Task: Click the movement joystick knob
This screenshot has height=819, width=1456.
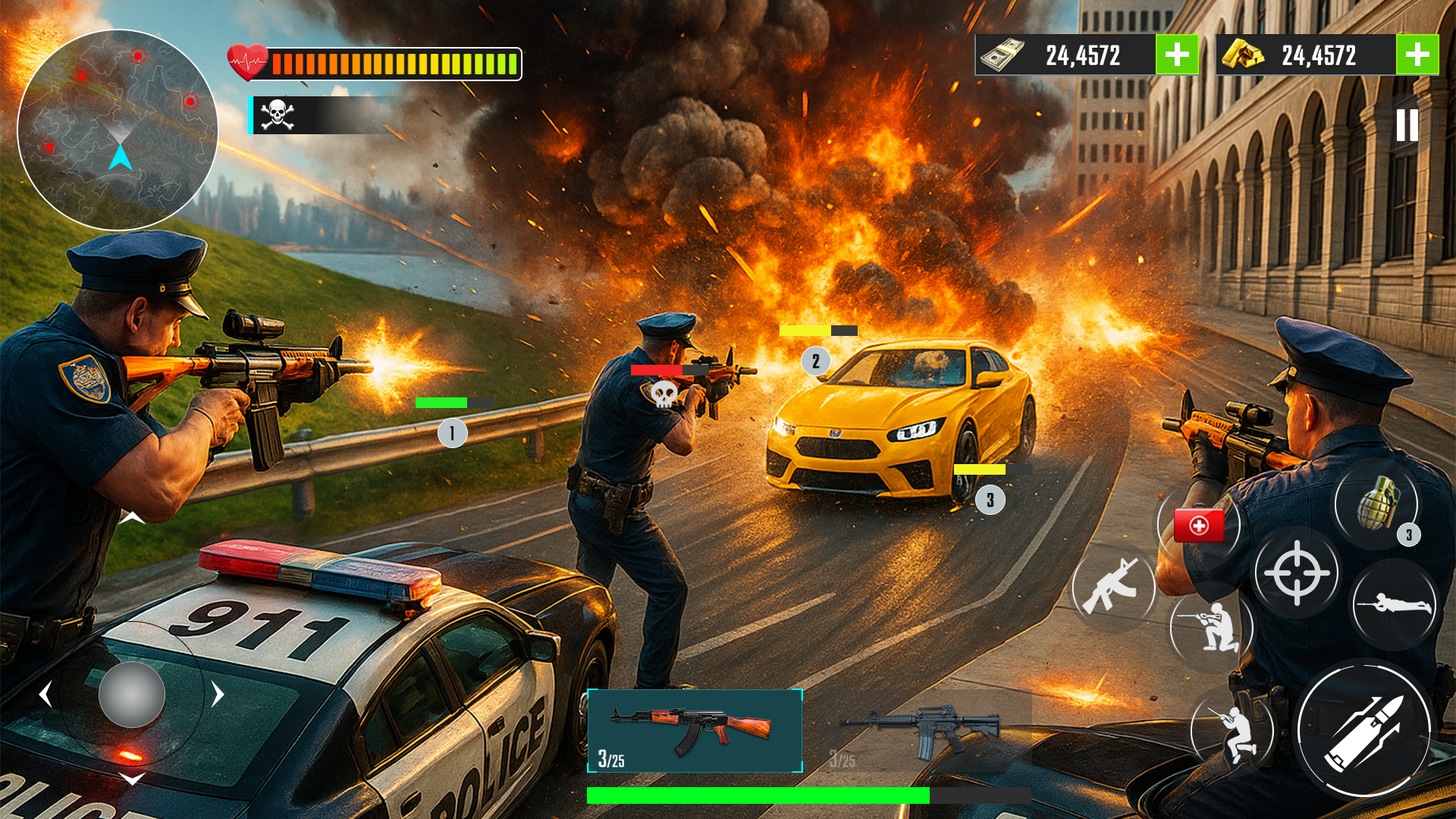Action: point(132,695)
